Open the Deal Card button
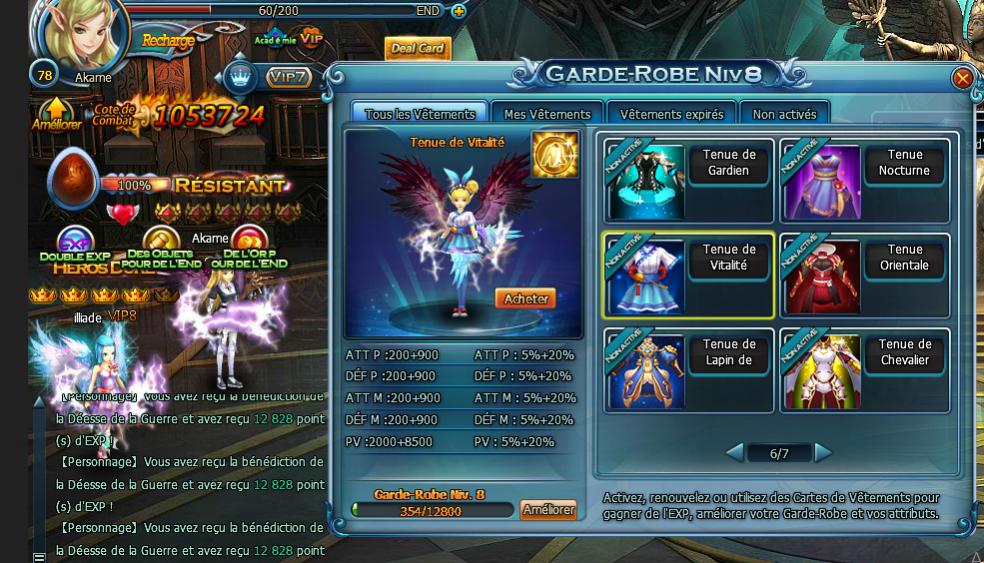The image size is (984, 563). [417, 49]
